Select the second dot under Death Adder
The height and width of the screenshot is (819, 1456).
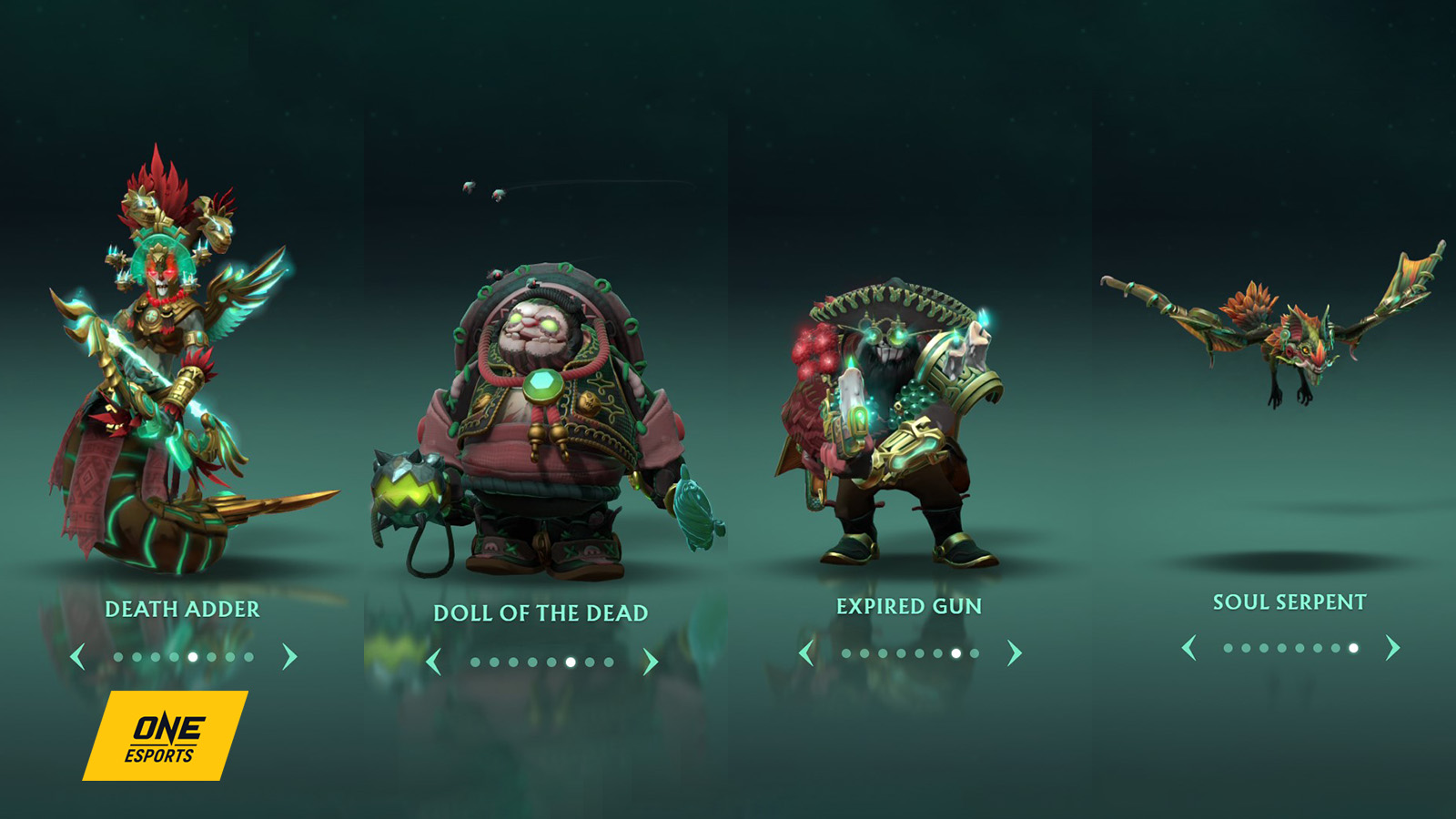click(136, 656)
